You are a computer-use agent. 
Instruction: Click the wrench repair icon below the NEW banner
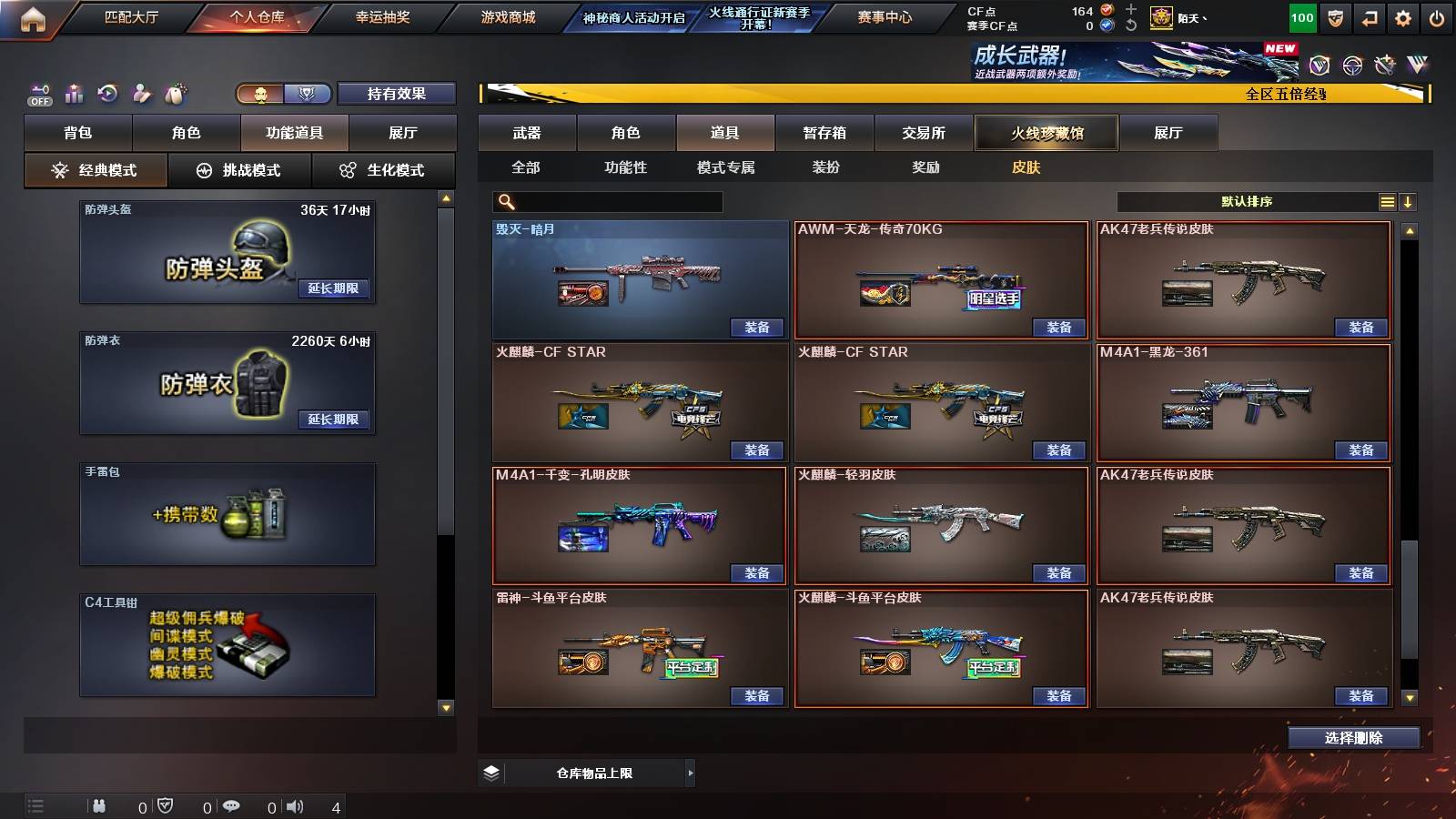(x=1383, y=66)
